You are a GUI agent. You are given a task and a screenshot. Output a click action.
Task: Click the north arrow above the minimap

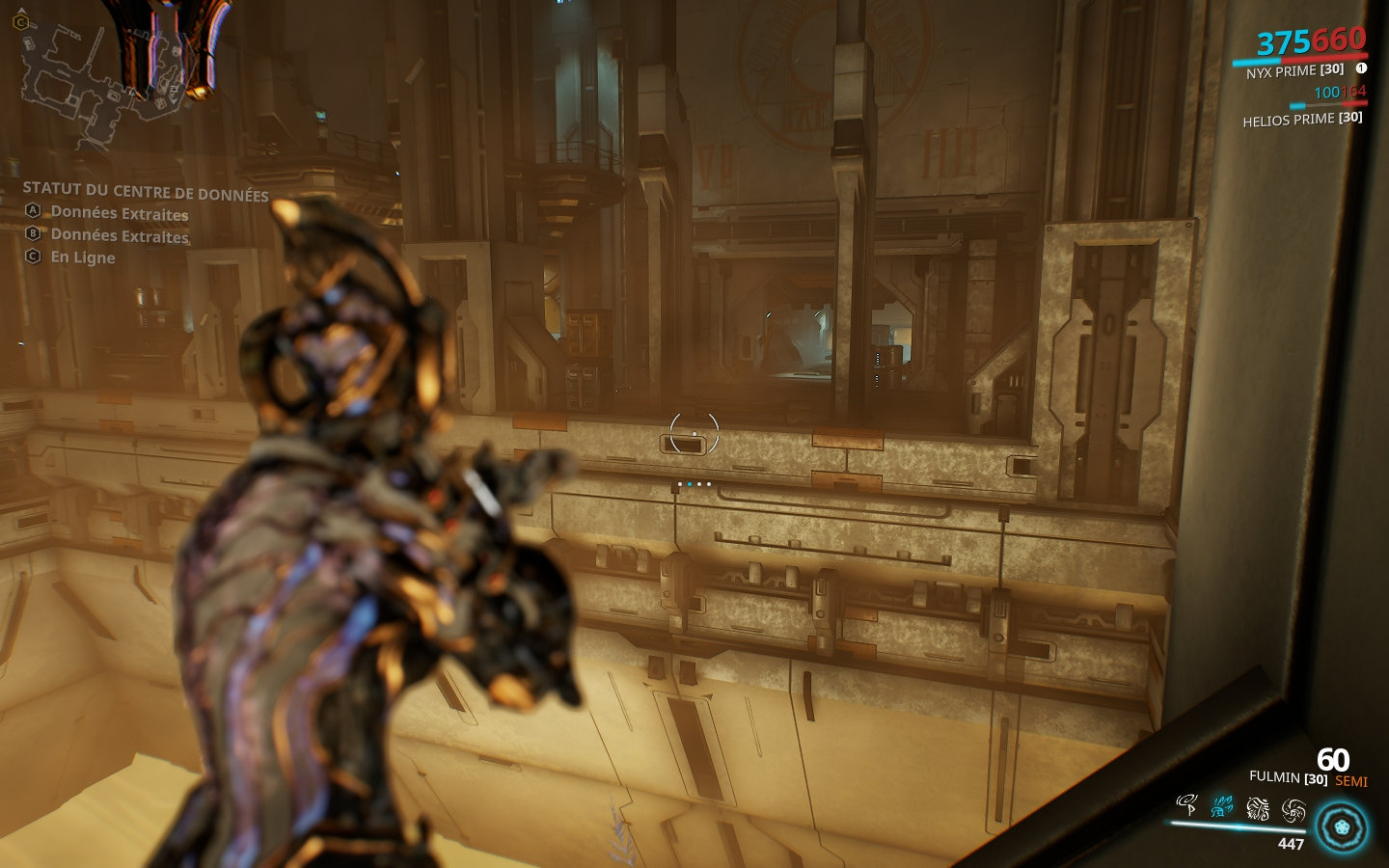click(x=21, y=11)
